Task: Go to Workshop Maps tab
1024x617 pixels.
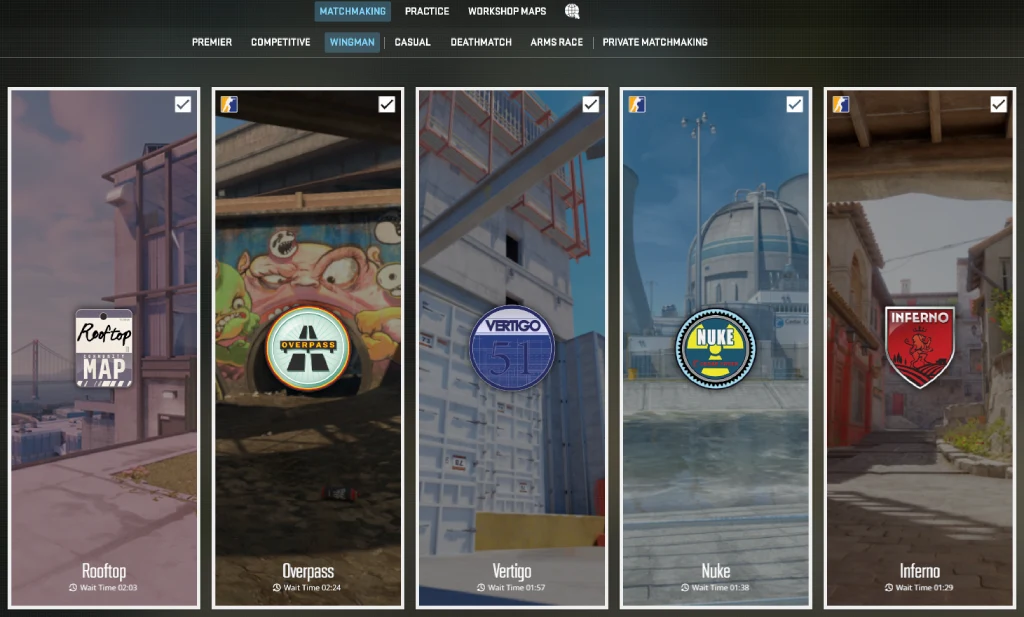Action: tap(506, 11)
